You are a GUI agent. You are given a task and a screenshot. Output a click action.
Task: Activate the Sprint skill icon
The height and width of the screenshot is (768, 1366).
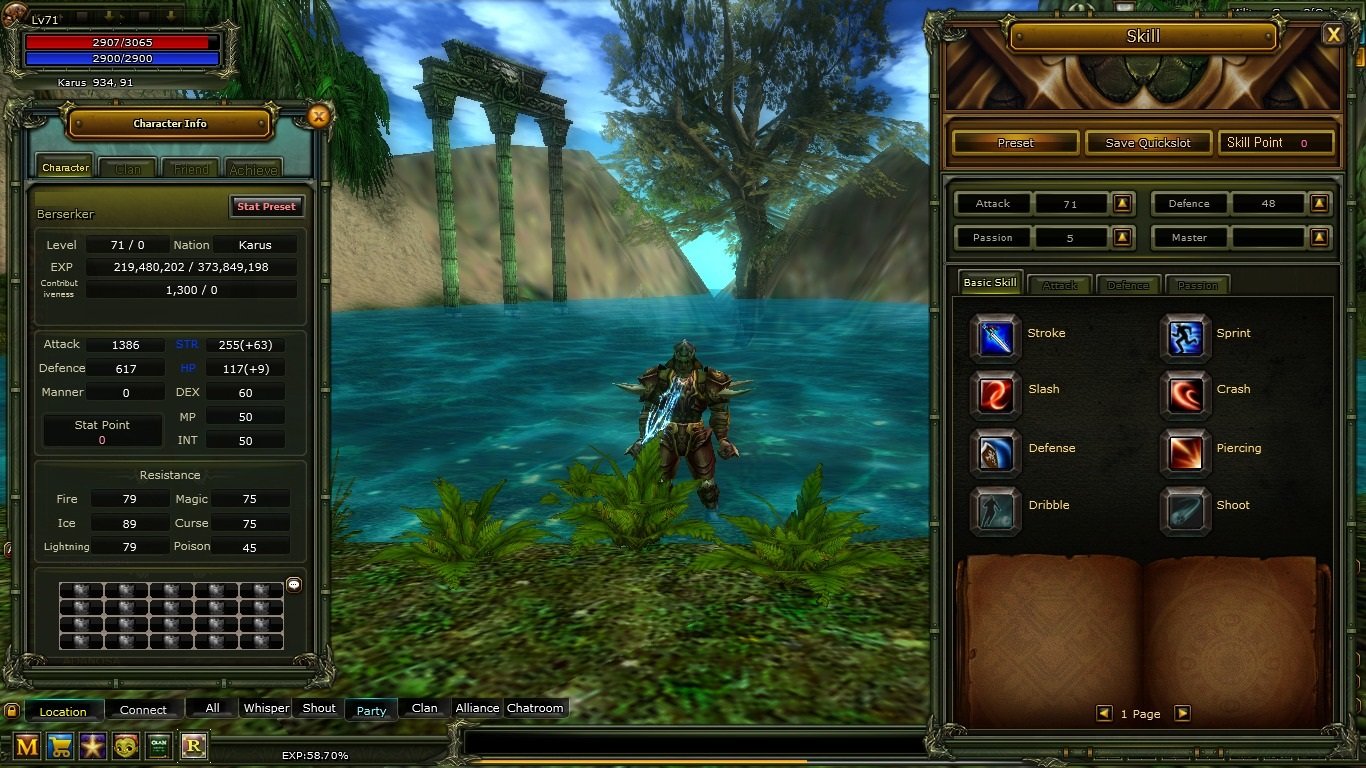click(1185, 335)
